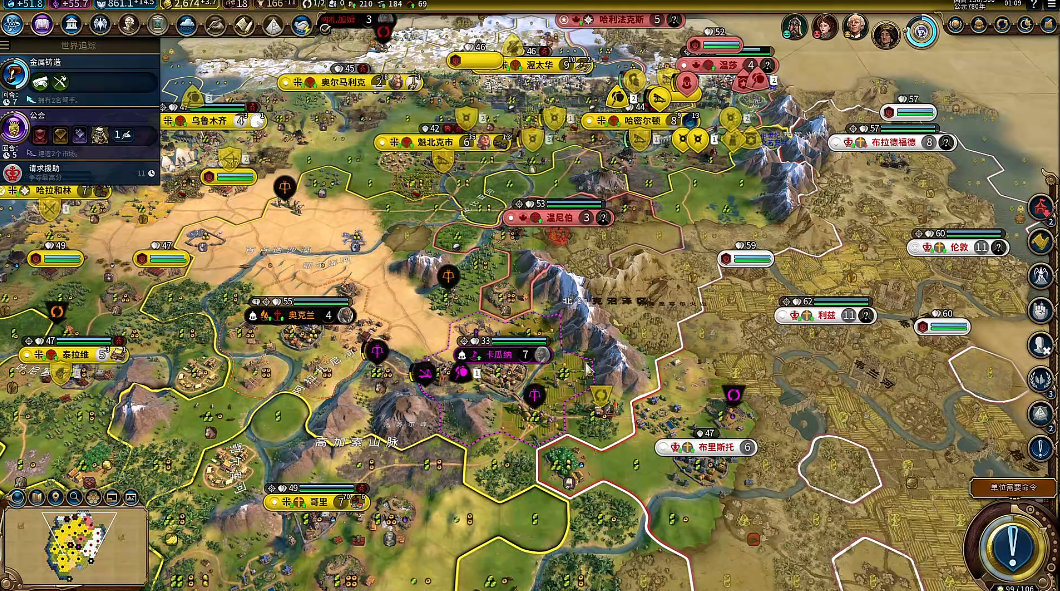Image resolution: width=1060 pixels, height=591 pixels.
Task: Collapse the 世界追踪 tracker panel
Action: [x=8, y=45]
